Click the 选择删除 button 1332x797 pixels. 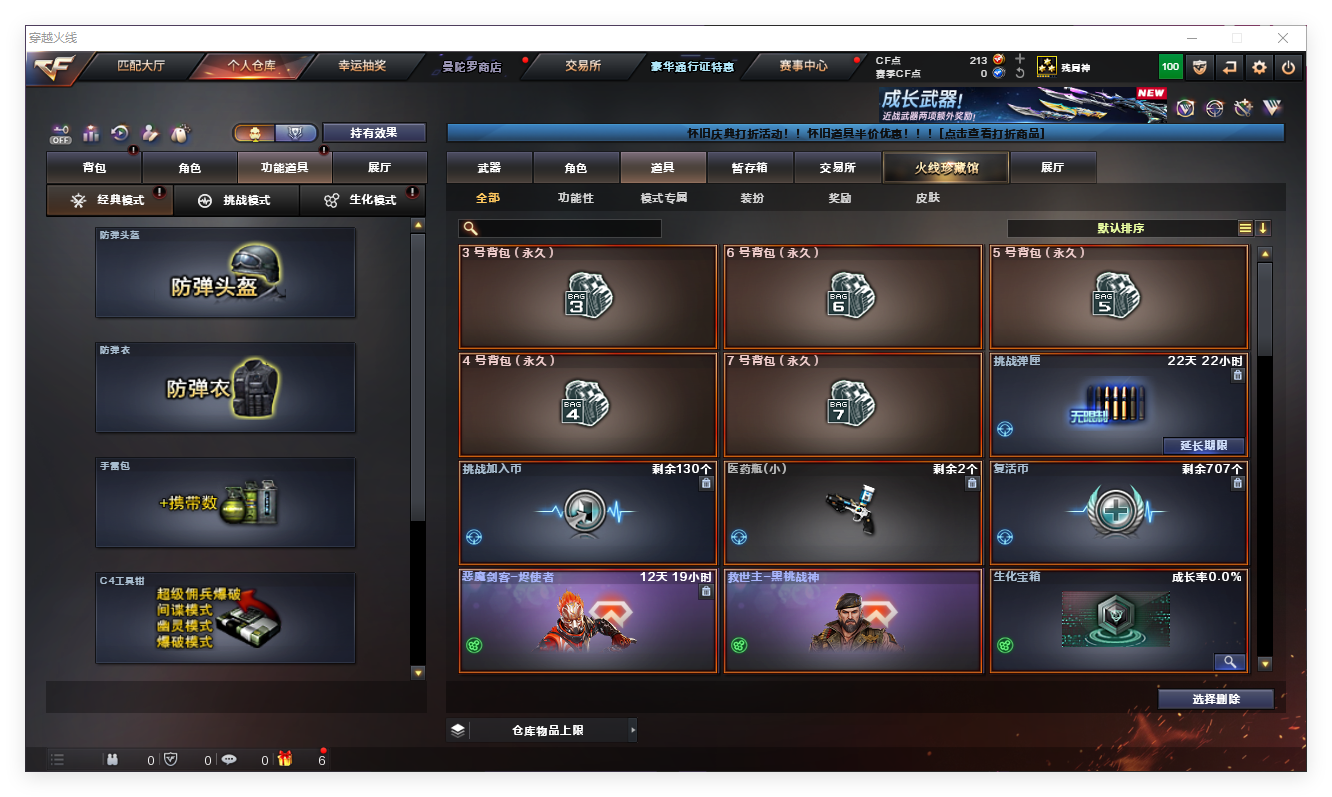tap(1215, 699)
